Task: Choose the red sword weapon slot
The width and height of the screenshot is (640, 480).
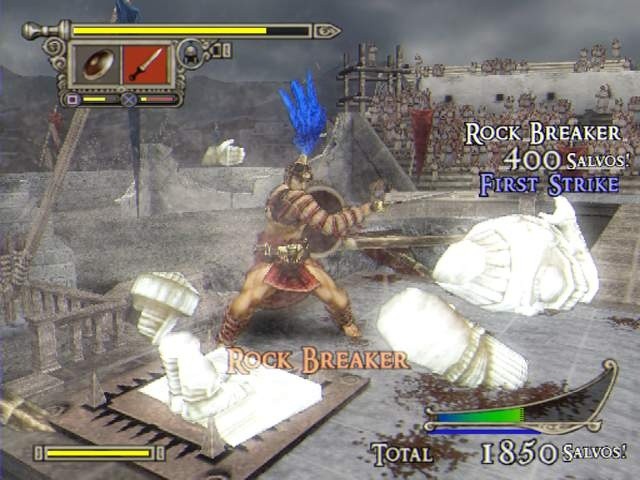Action: click(x=145, y=64)
